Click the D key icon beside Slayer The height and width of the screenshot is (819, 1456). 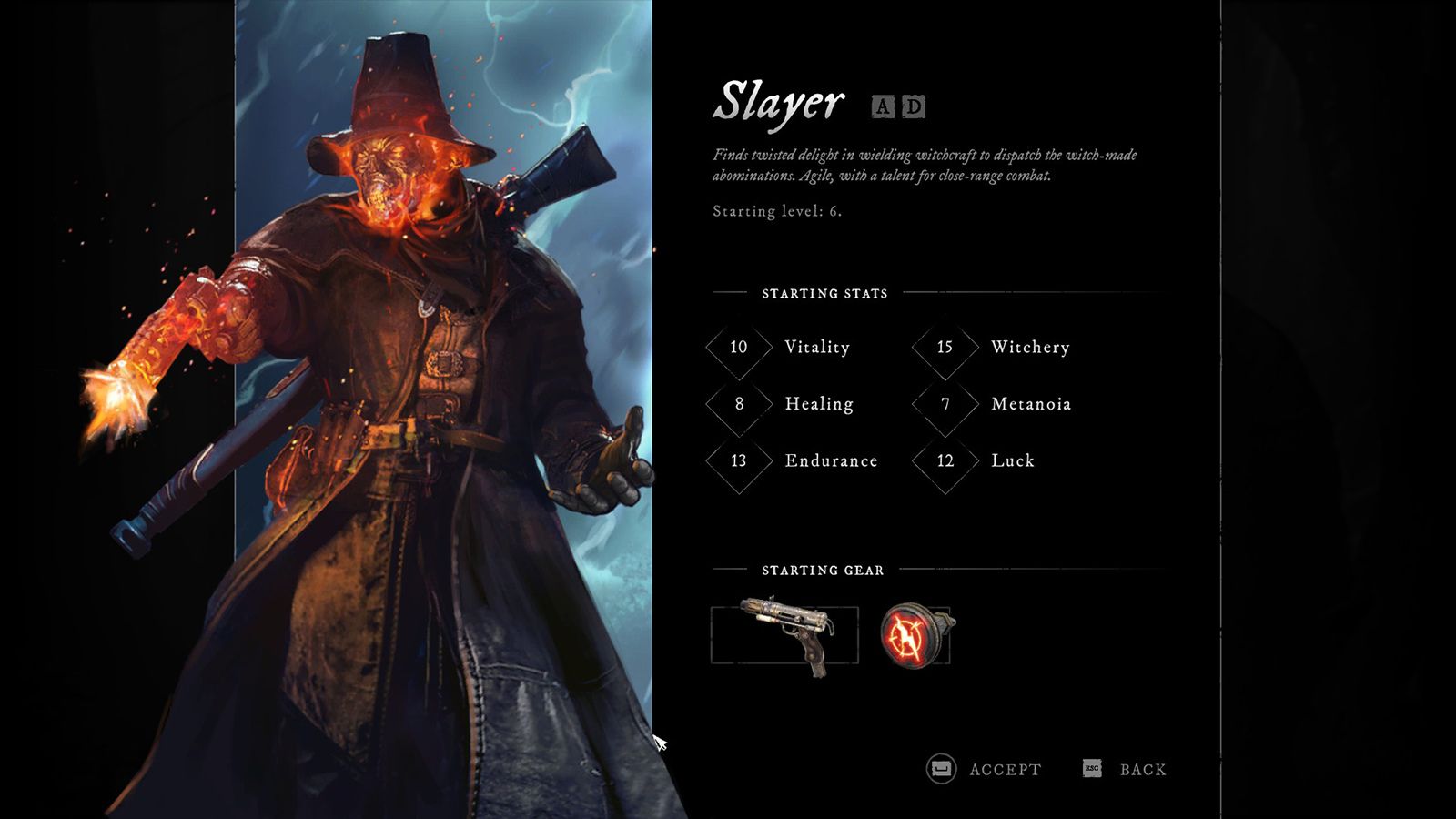click(x=914, y=108)
